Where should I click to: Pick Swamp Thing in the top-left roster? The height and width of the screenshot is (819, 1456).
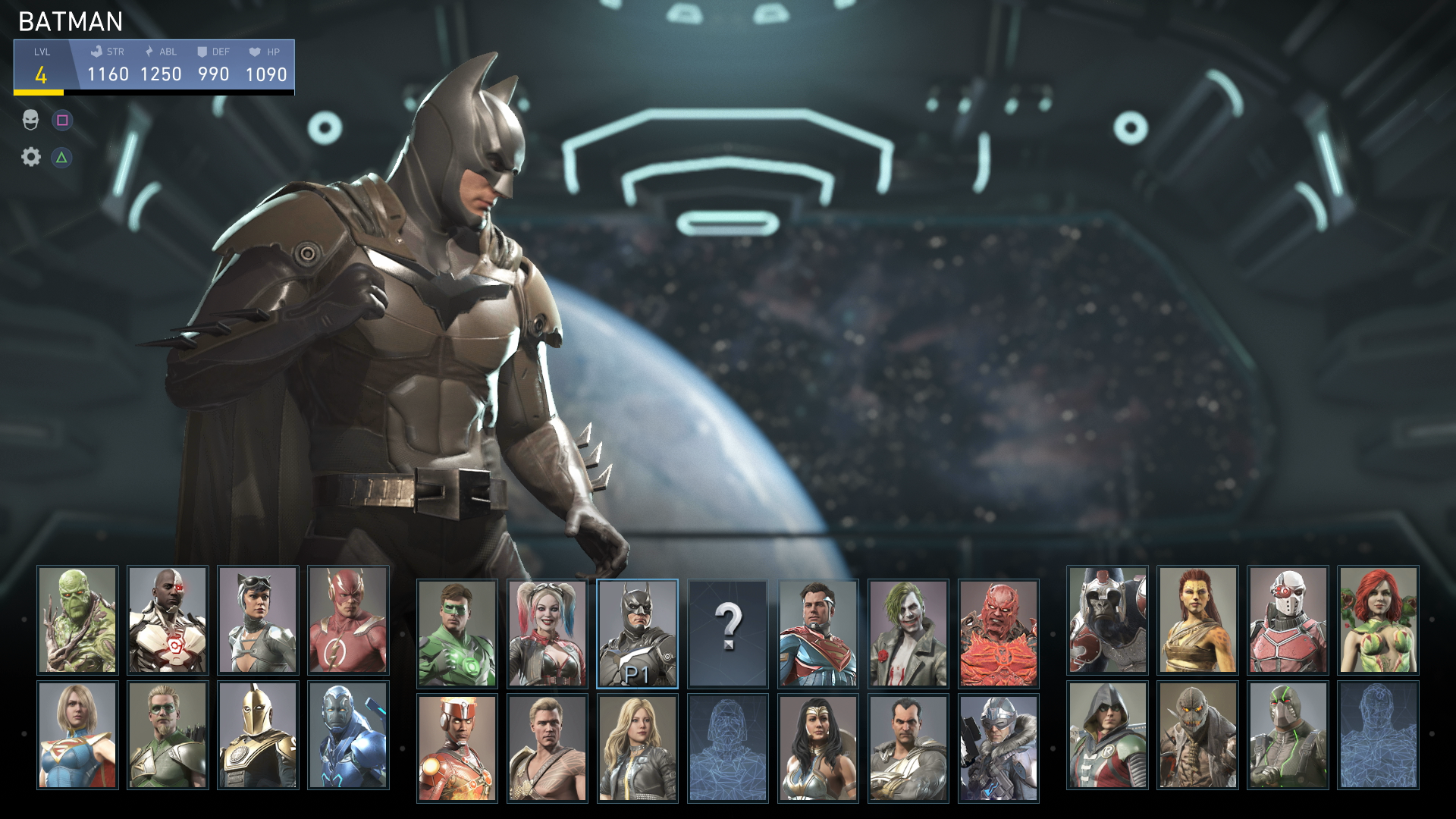click(x=77, y=620)
